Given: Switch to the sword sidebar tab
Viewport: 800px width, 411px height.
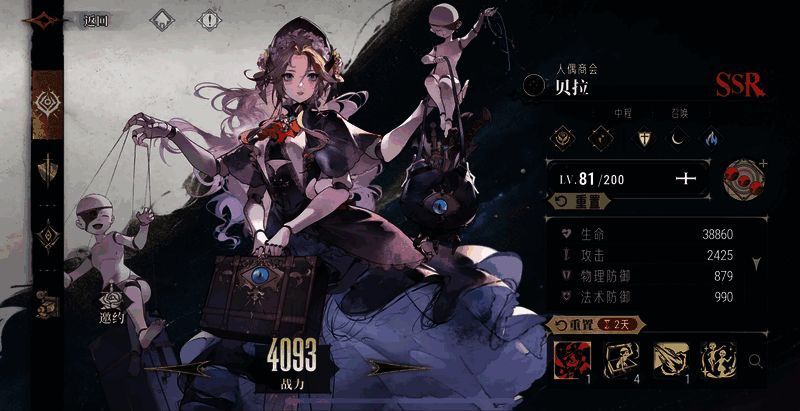Looking at the screenshot, I should pyautogui.click(x=46, y=169).
